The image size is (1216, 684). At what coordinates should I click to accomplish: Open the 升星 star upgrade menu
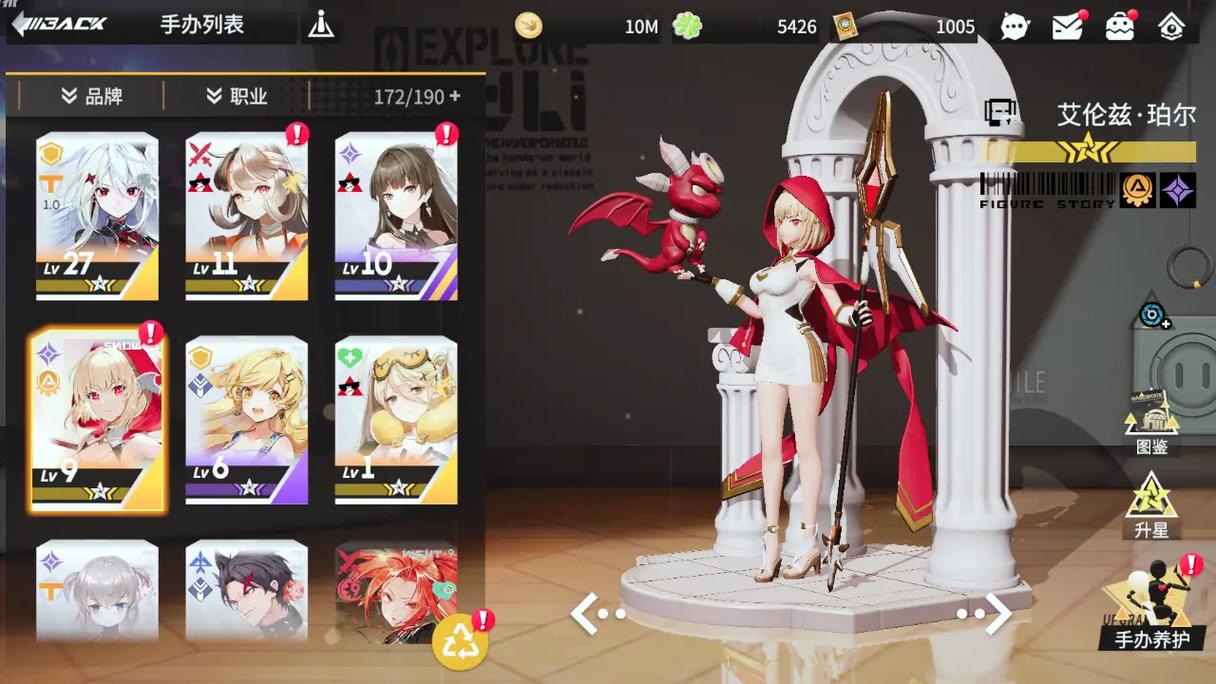(1152, 506)
